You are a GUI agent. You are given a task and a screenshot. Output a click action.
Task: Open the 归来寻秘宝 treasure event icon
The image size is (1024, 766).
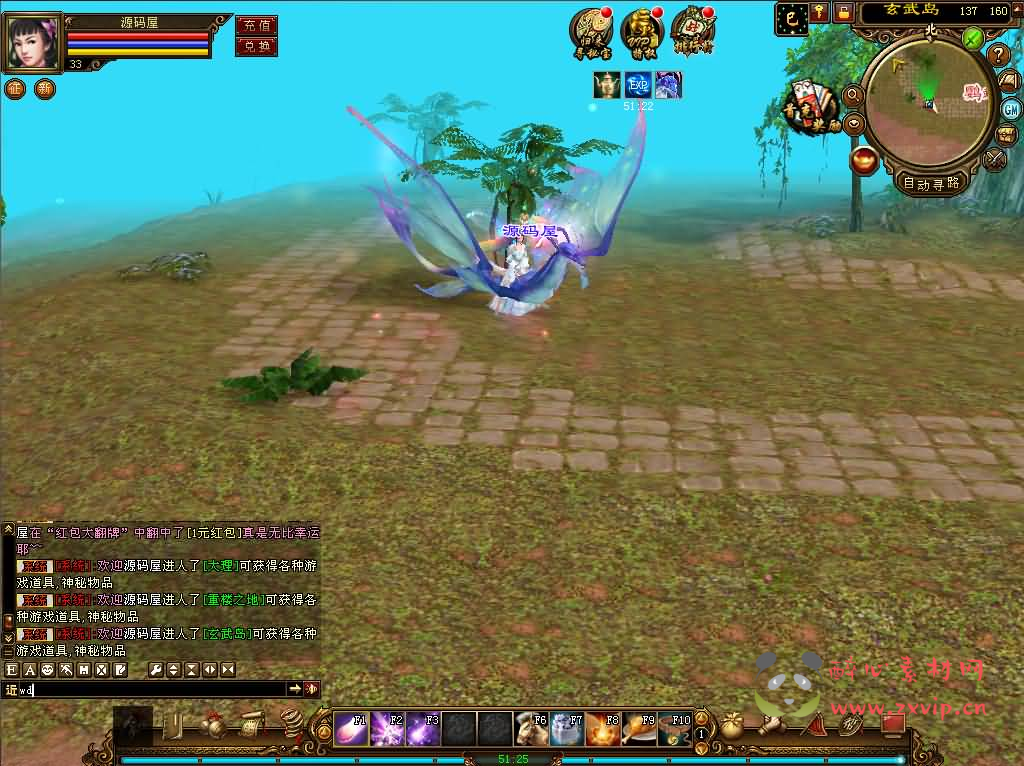[x=590, y=33]
